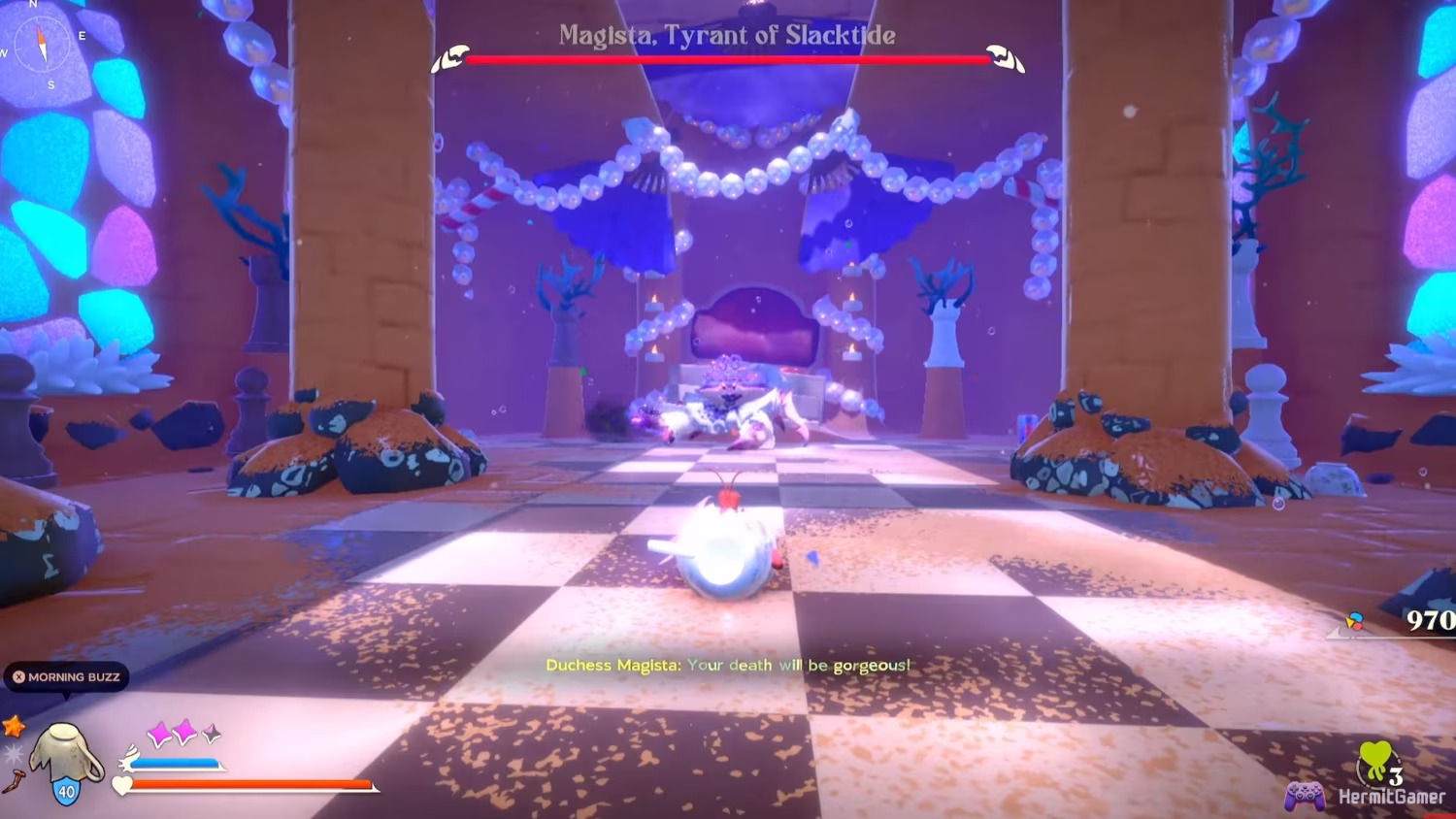Select the orange star umami icon

click(x=13, y=728)
